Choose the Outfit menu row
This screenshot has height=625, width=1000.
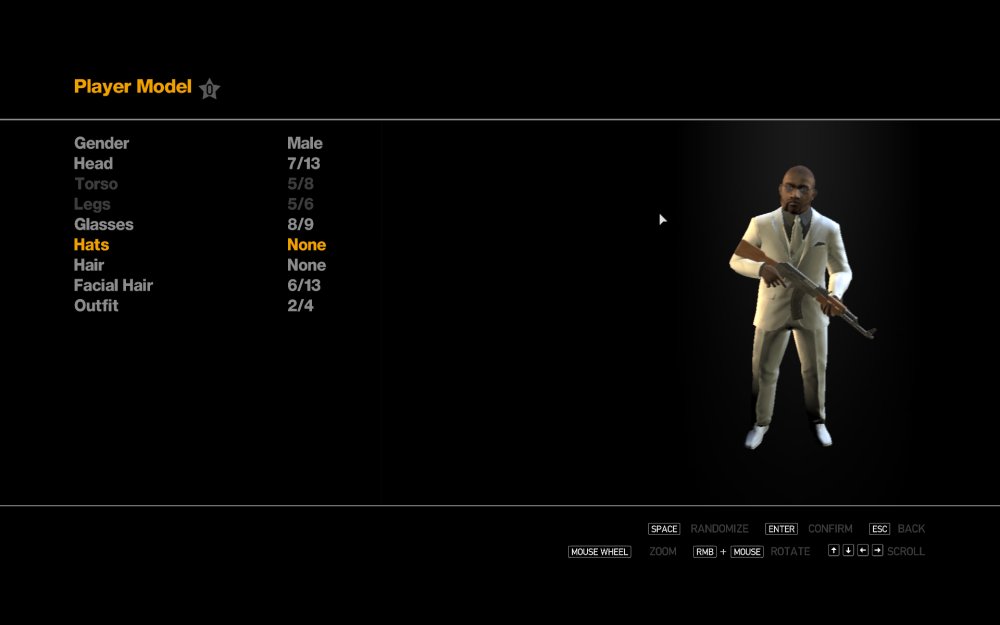[x=96, y=305]
